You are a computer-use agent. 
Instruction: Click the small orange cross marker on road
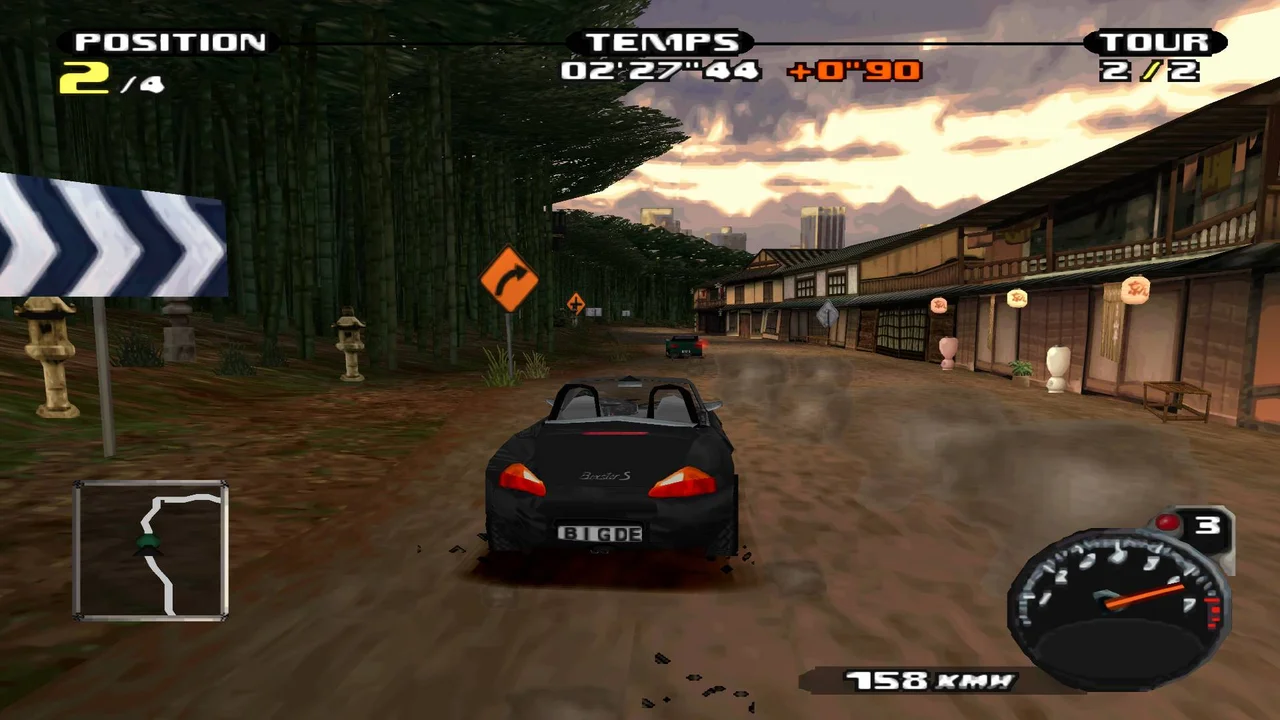click(575, 303)
